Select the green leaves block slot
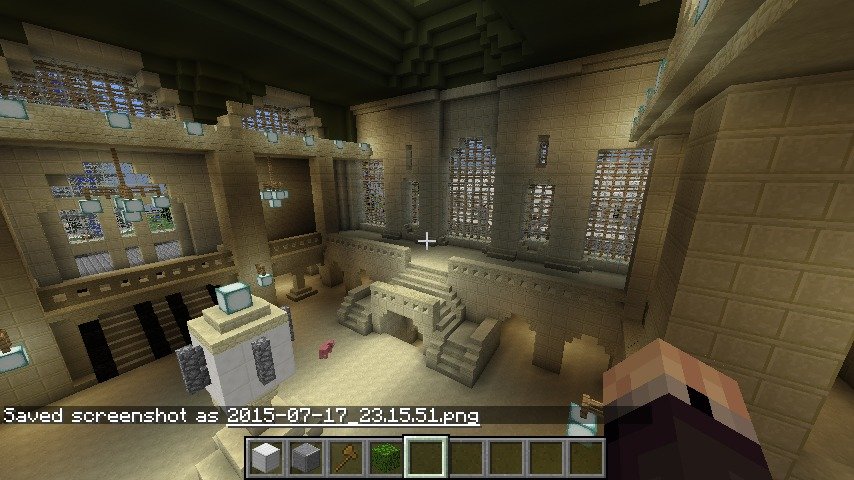854x480 pixels. (x=385, y=458)
